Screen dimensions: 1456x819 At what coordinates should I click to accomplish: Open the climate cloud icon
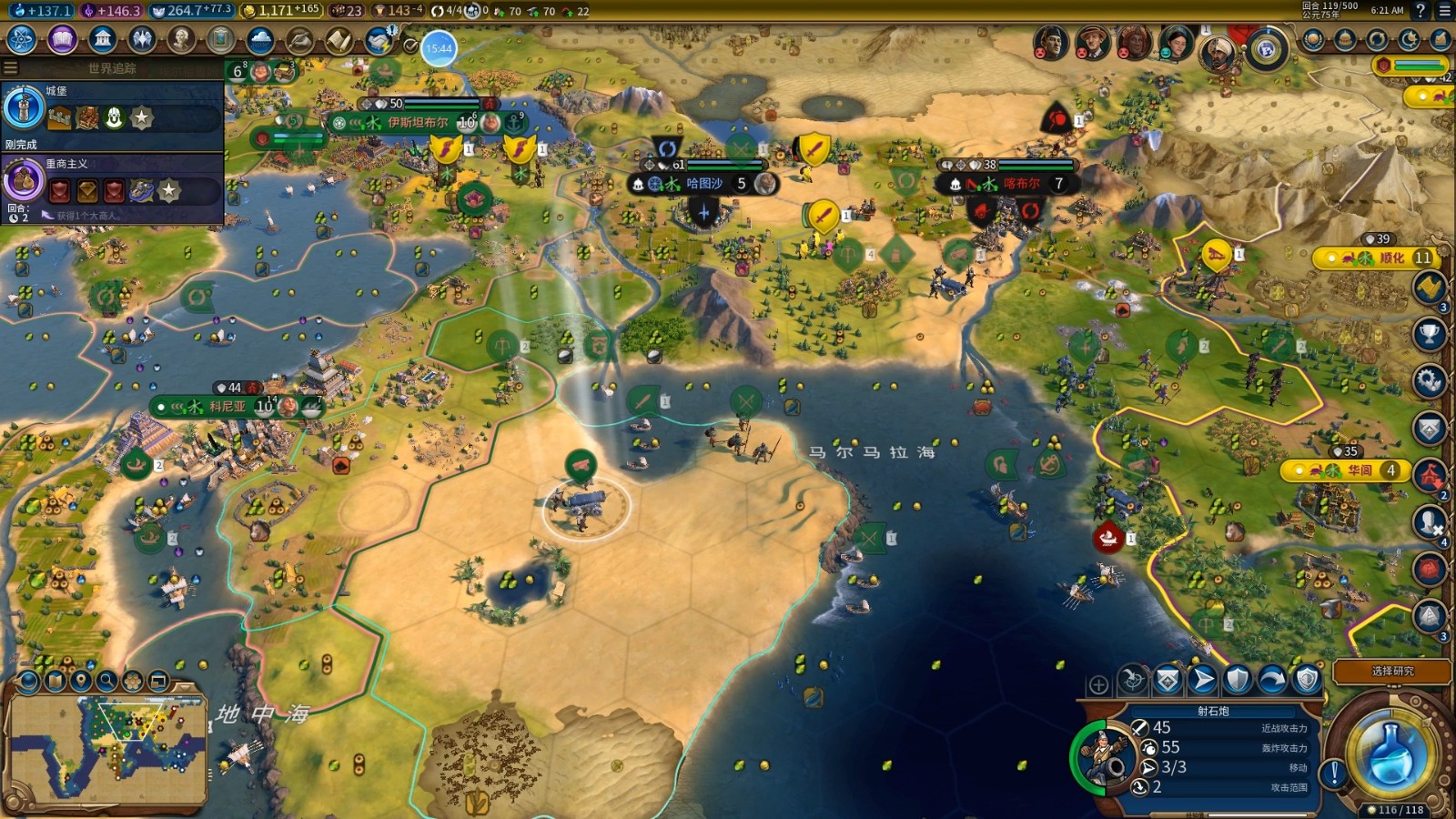[x=260, y=39]
